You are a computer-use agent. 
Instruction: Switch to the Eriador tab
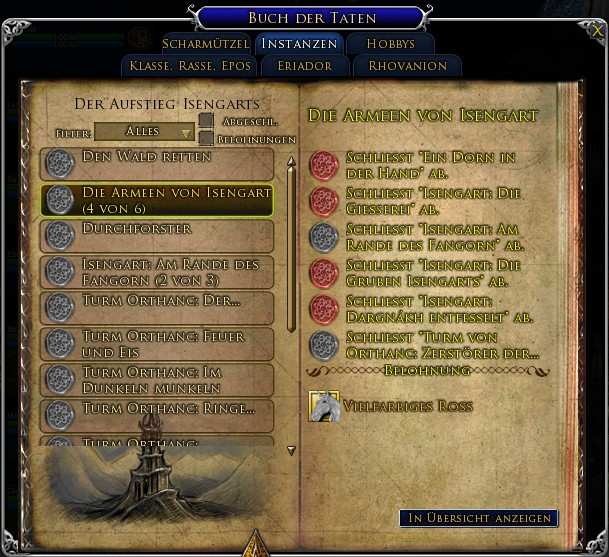coord(306,66)
